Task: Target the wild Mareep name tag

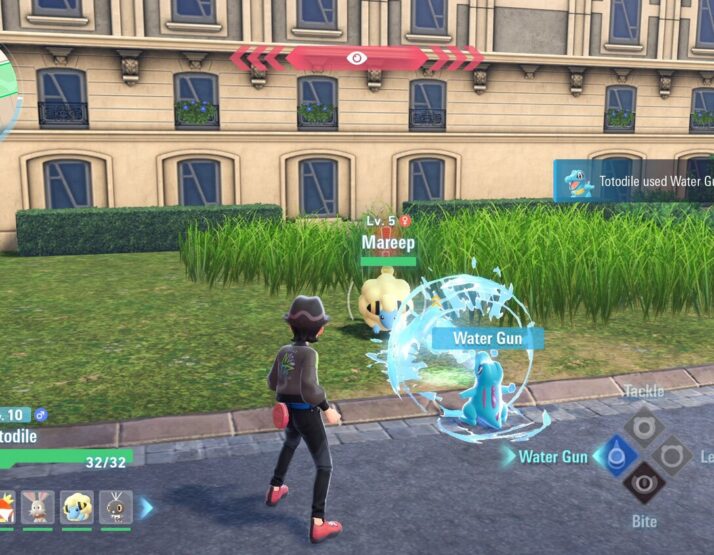Action: tap(388, 243)
